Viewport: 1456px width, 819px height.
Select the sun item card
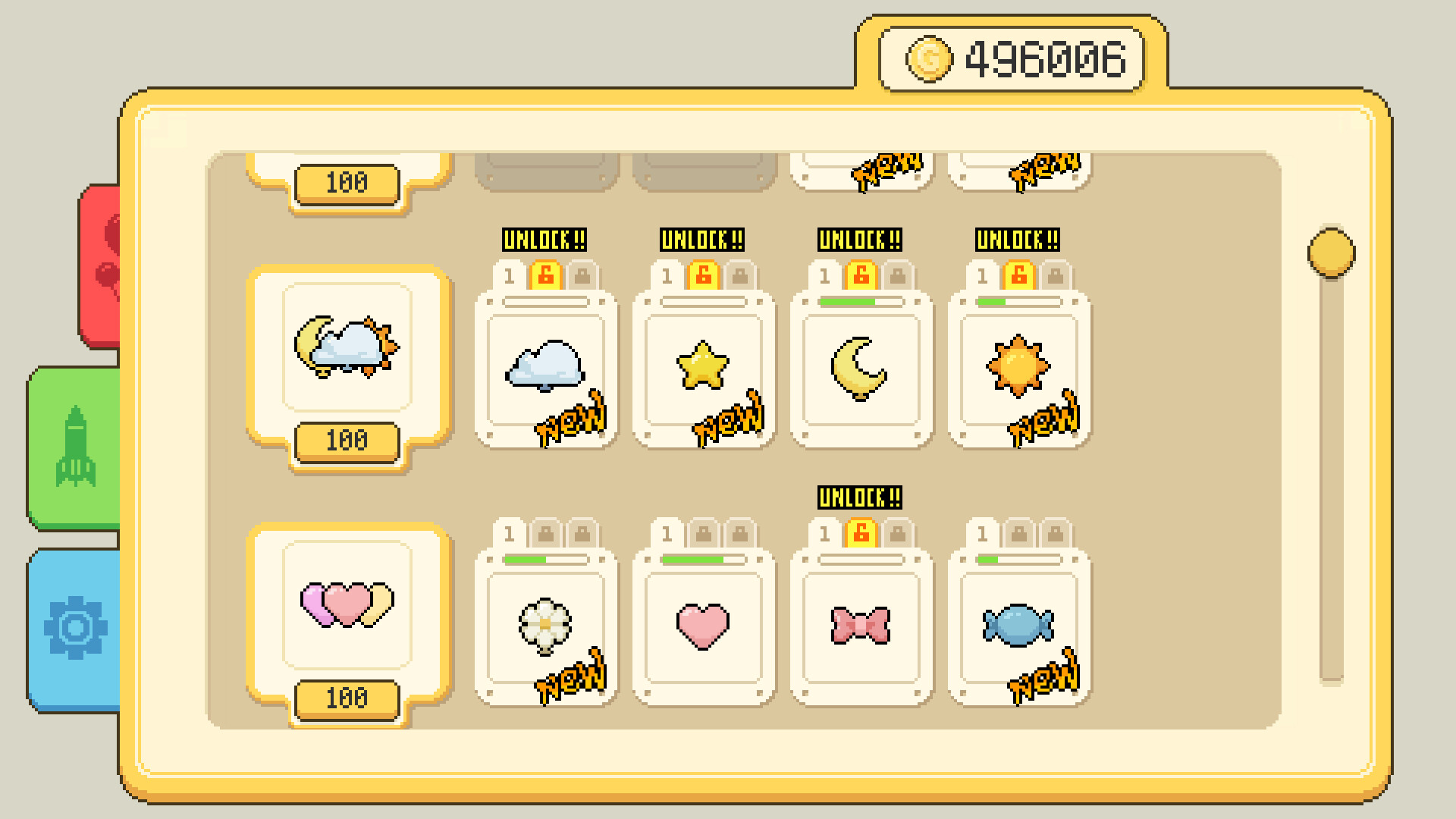point(1018,369)
